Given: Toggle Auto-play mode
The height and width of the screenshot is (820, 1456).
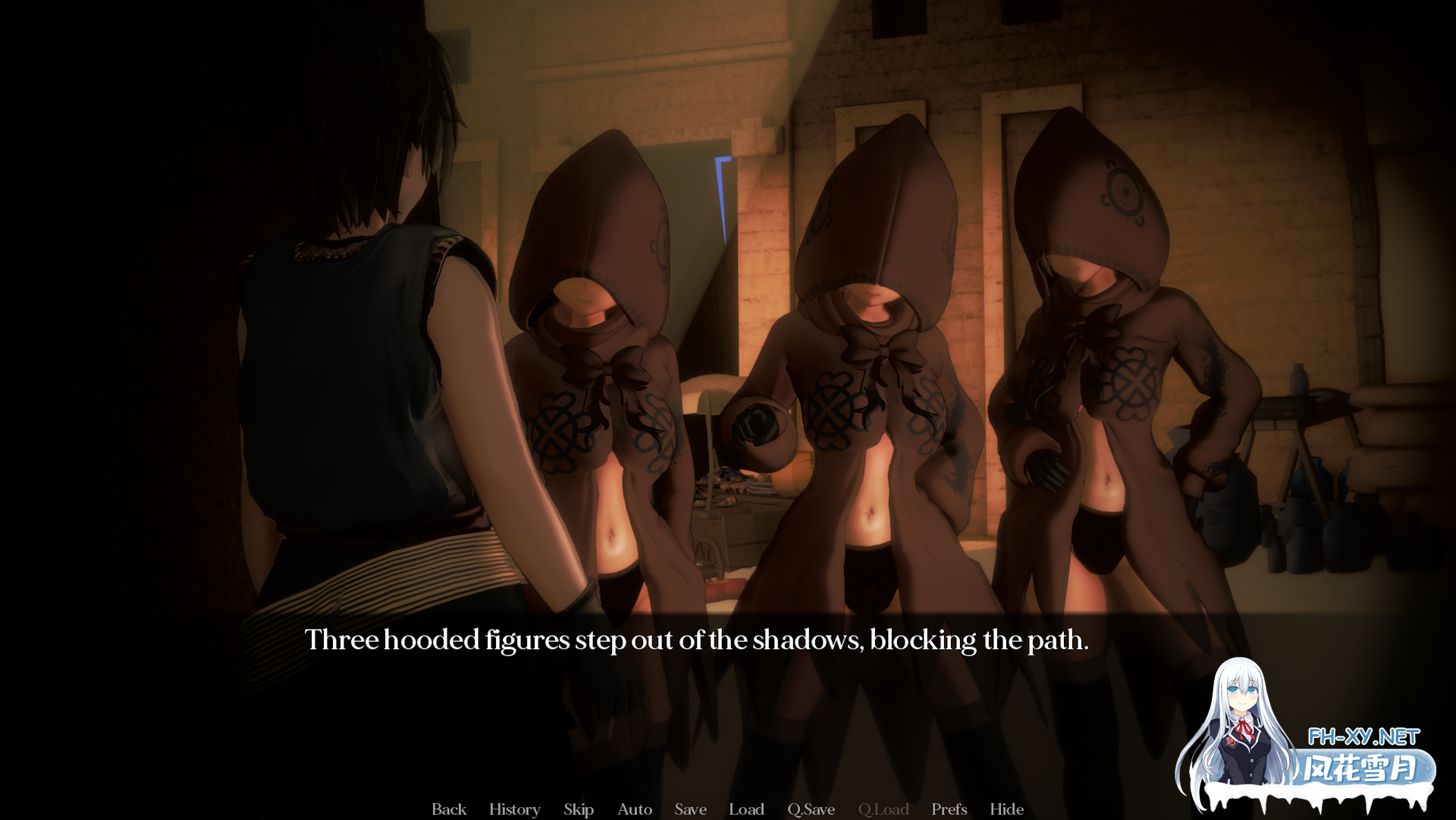Looking at the screenshot, I should click(635, 809).
